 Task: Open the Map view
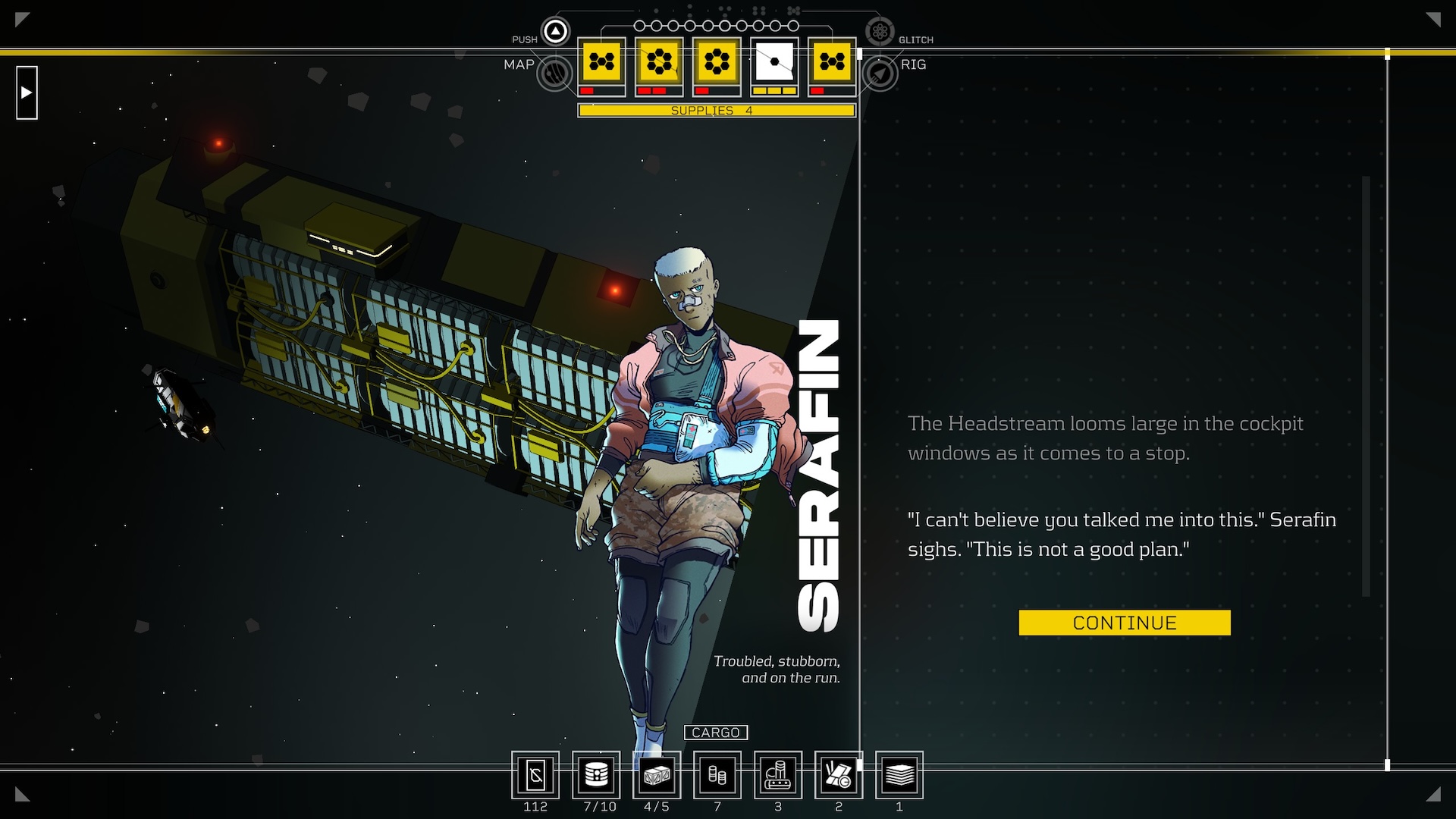coord(555,74)
